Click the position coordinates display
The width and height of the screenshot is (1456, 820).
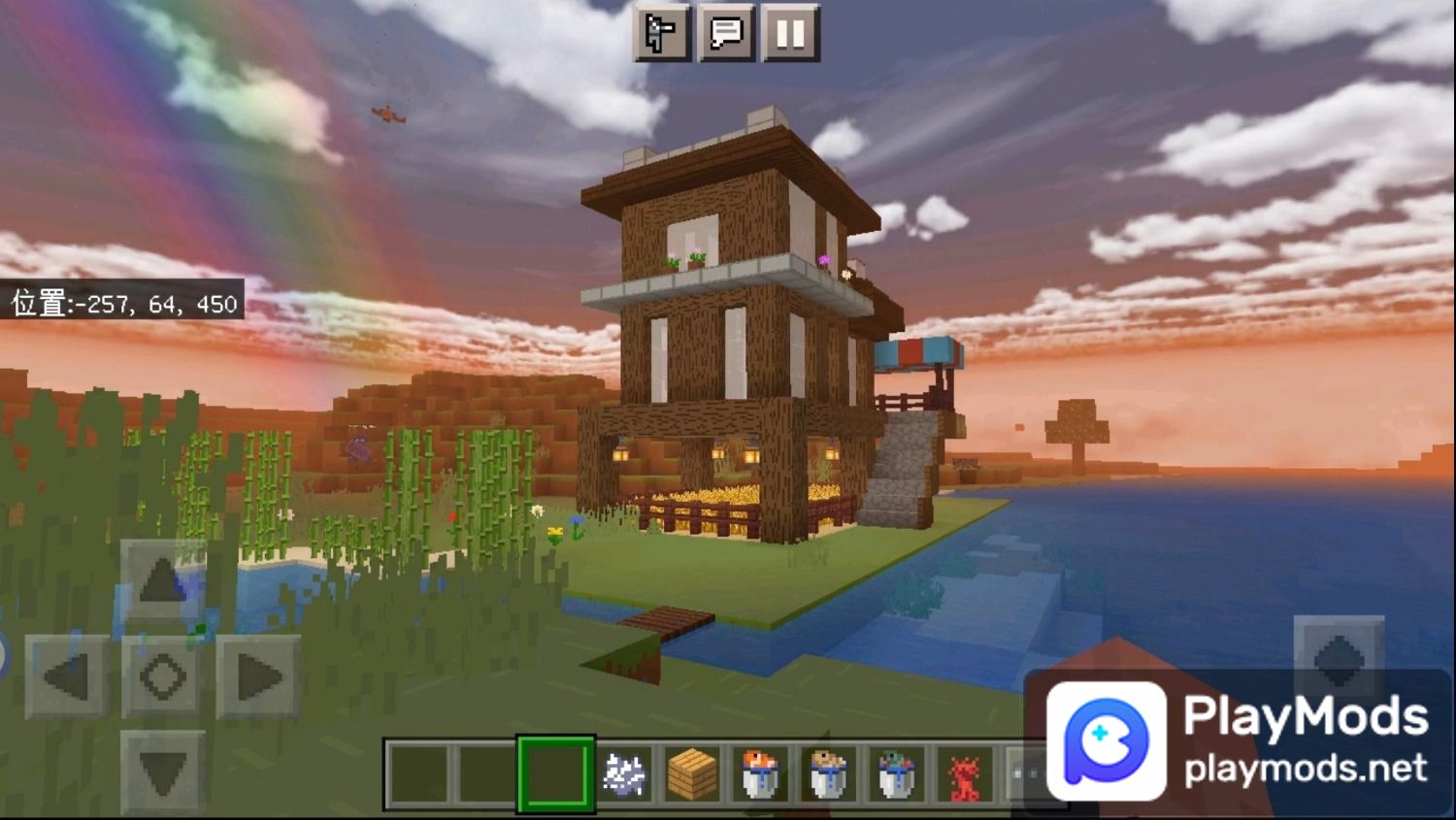click(121, 303)
